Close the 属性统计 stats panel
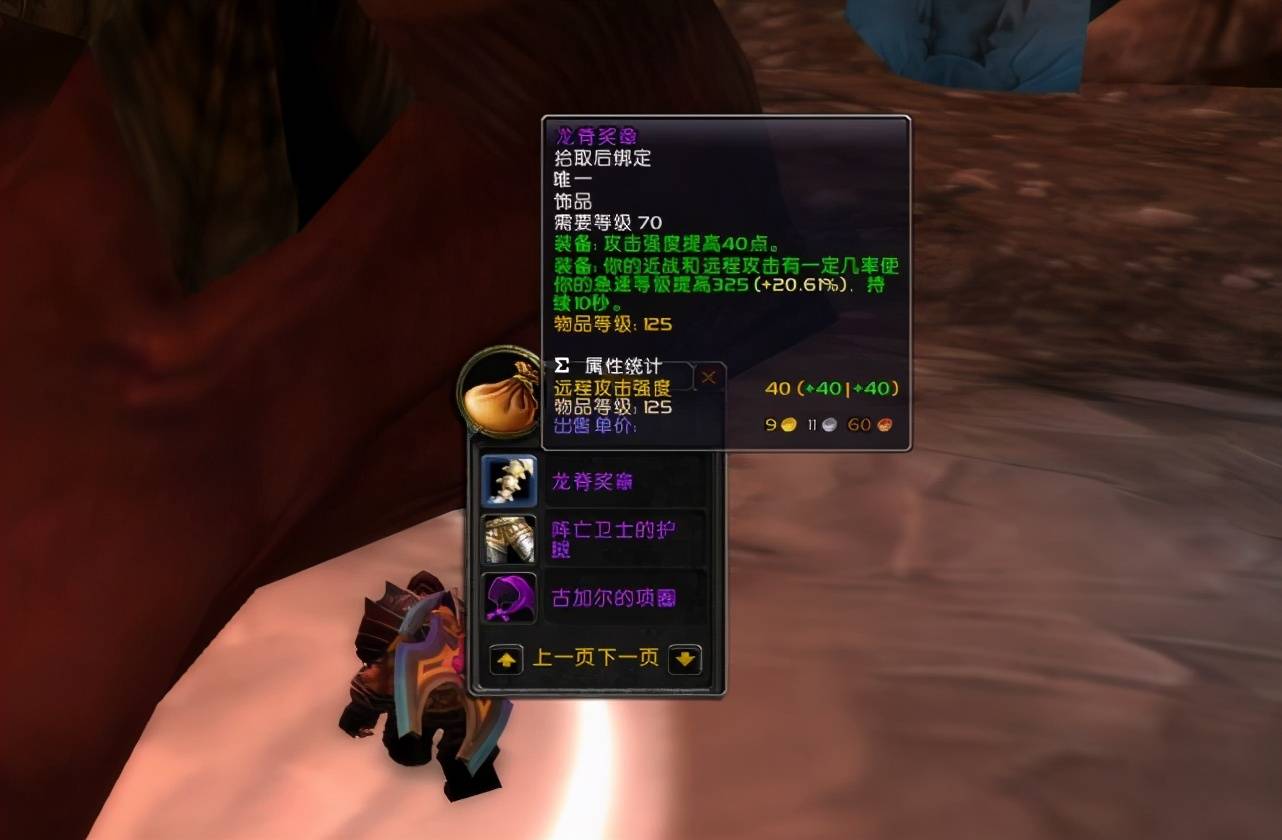 (x=709, y=376)
